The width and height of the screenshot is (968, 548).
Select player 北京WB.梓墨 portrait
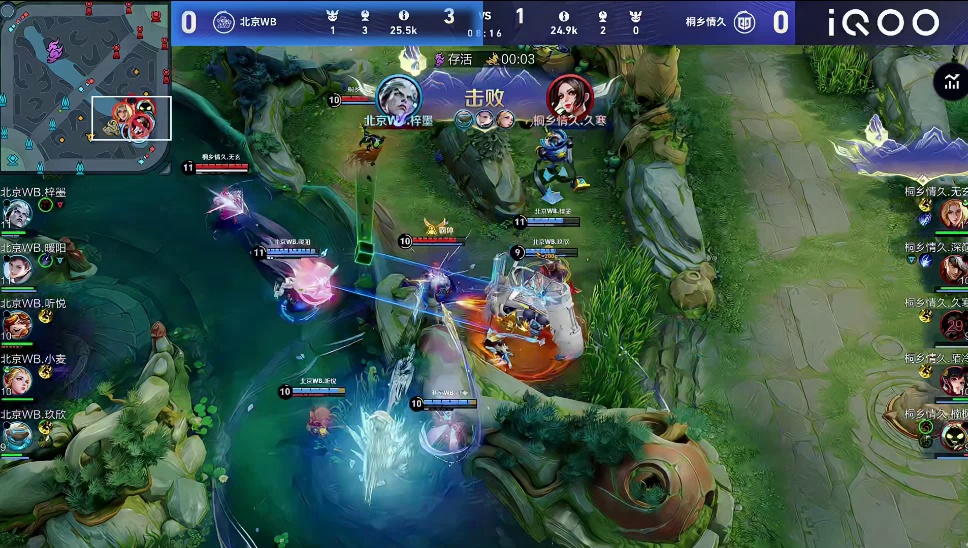[17, 213]
